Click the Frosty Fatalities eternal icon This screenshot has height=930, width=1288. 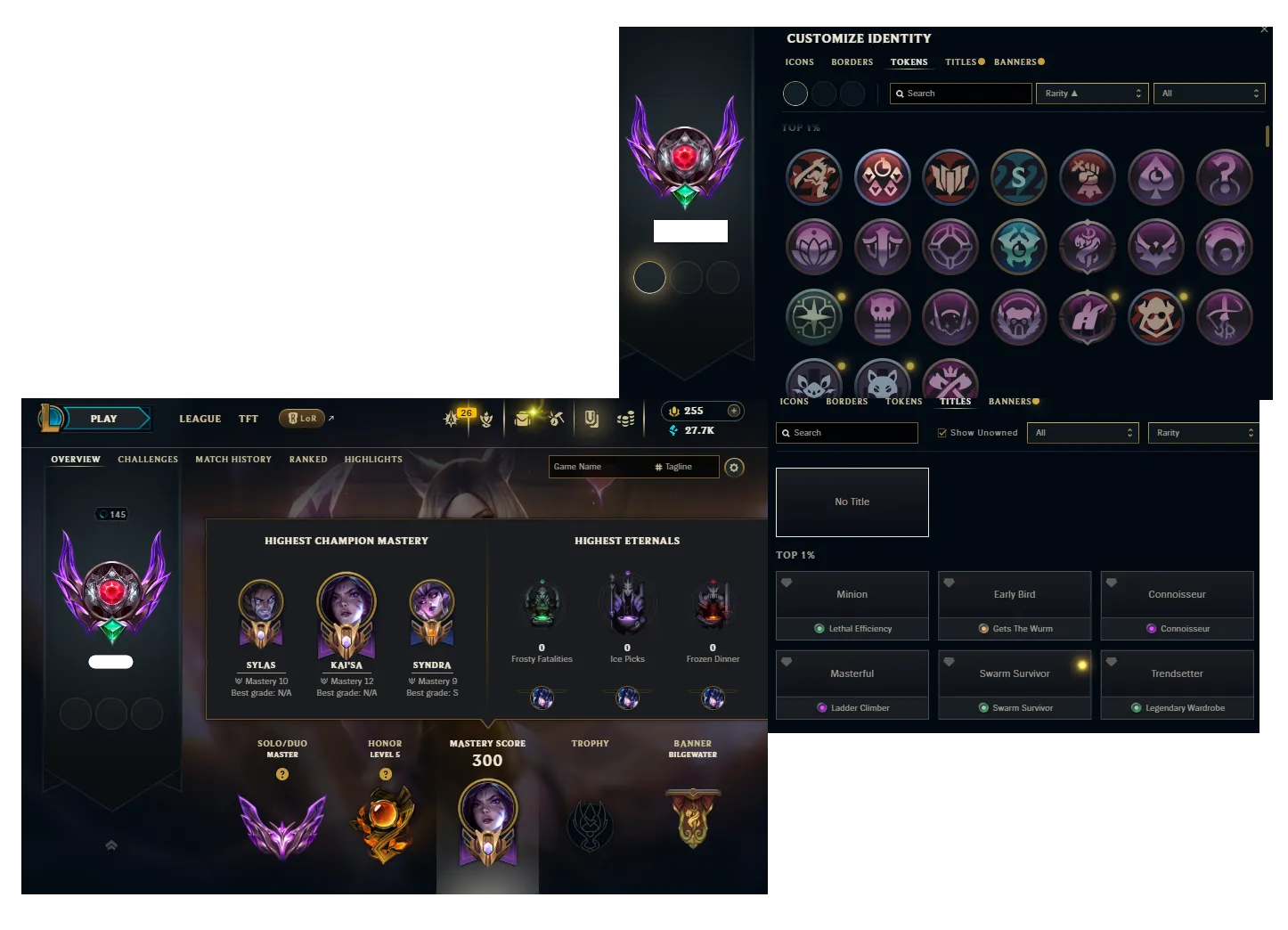[x=542, y=604]
